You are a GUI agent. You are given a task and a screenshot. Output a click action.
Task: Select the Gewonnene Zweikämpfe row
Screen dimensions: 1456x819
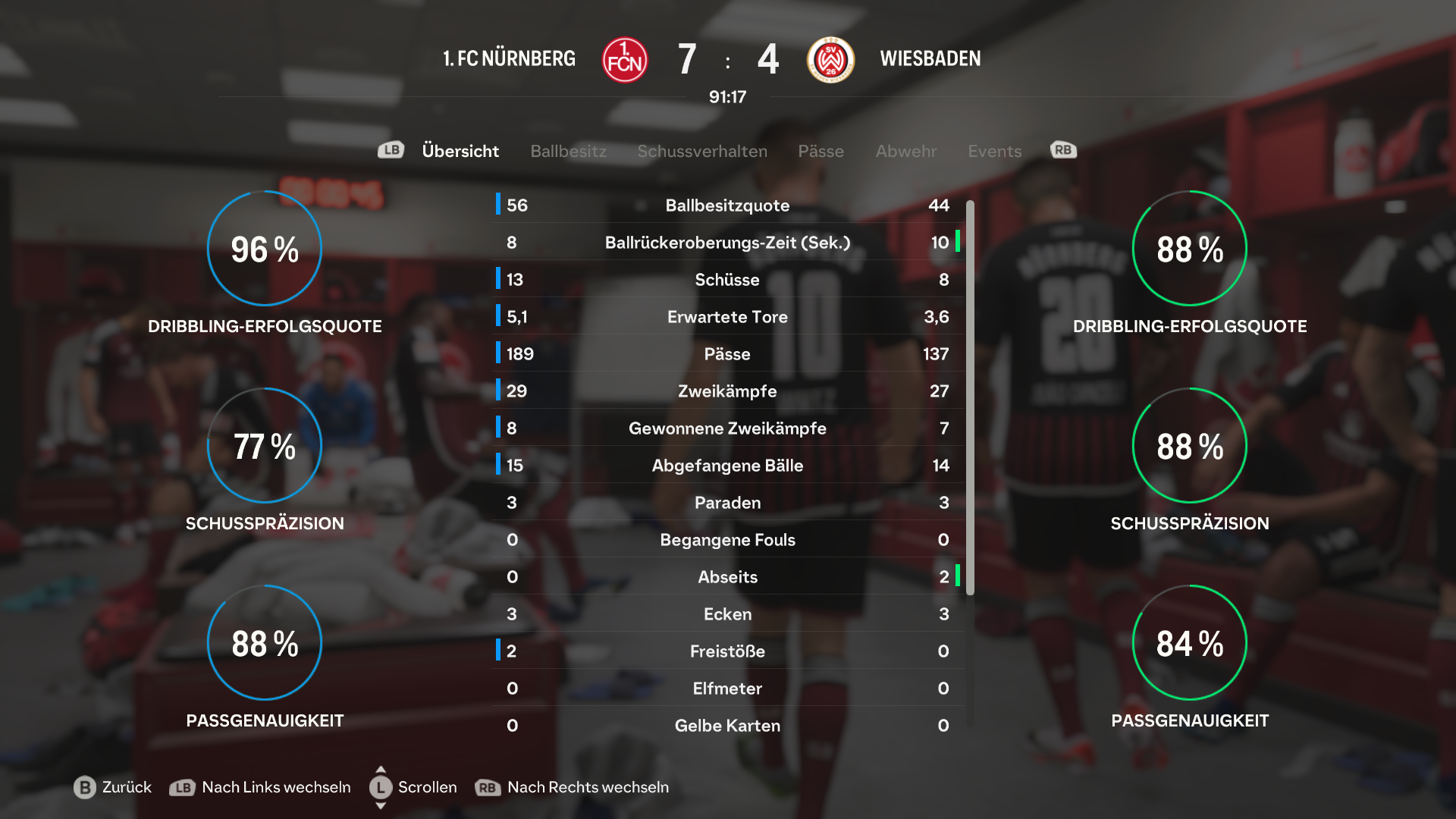(x=727, y=428)
